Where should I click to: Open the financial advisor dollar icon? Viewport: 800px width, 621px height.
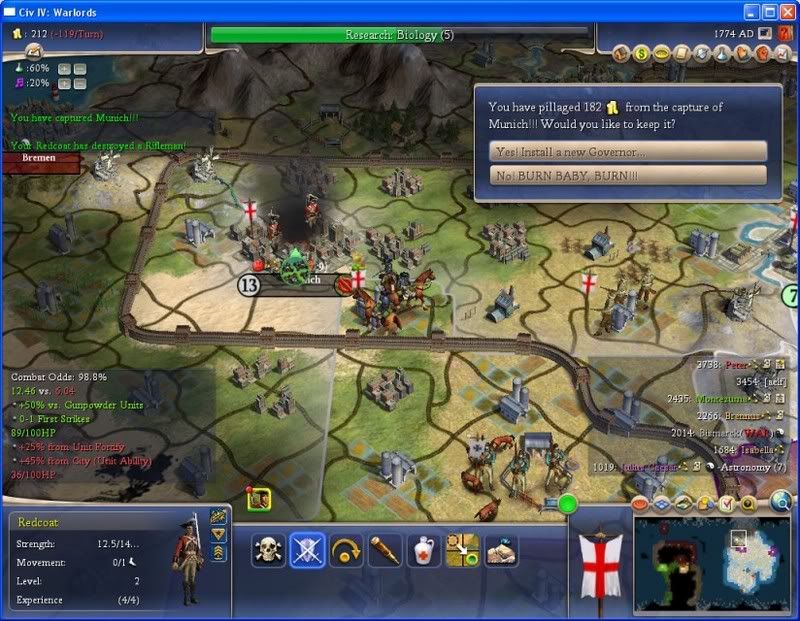643,52
